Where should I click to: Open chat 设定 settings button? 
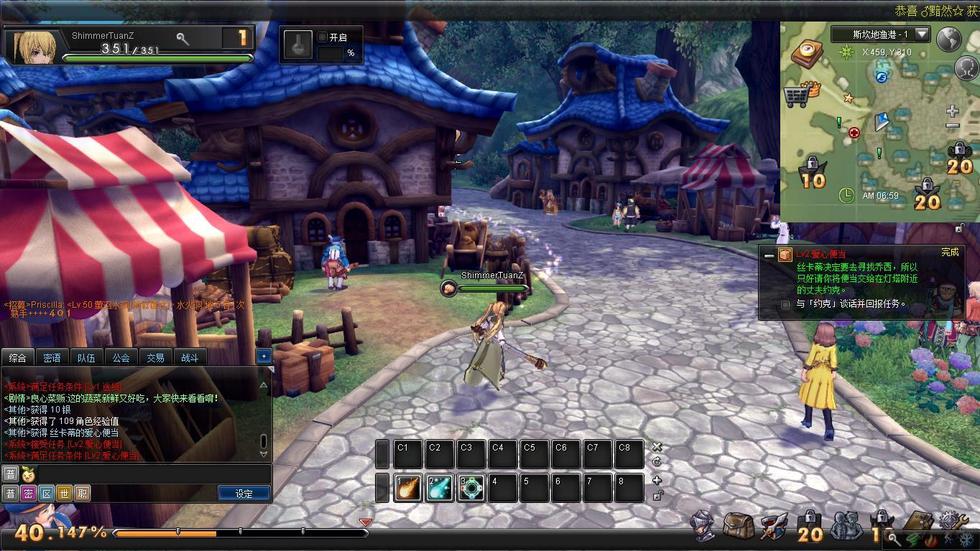coord(244,493)
